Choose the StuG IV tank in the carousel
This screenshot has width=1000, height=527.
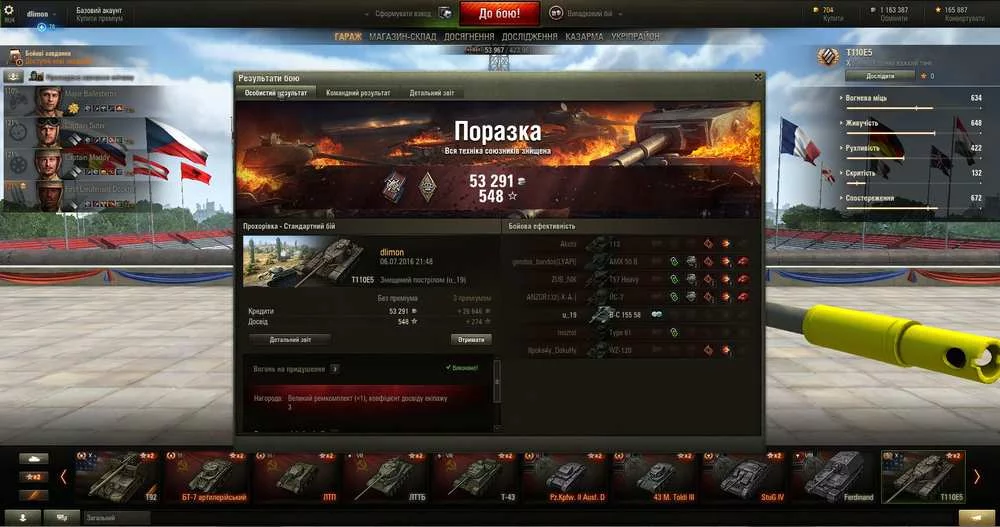746,476
